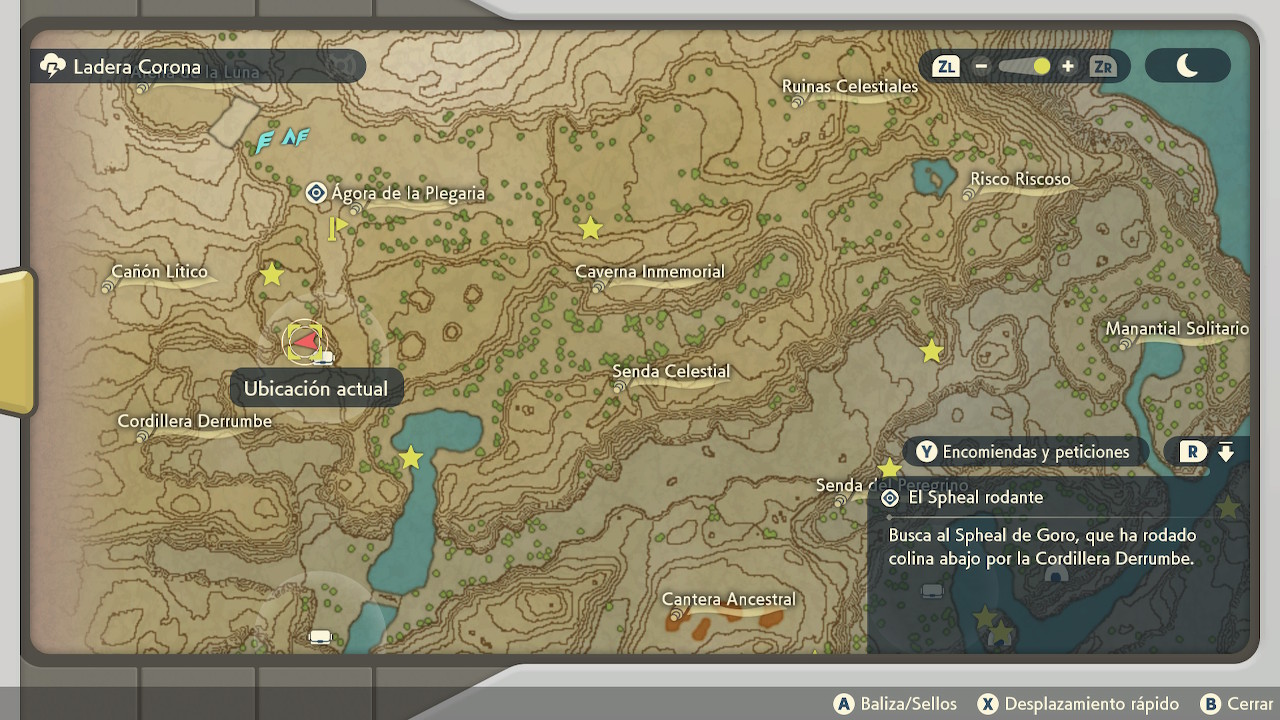1280x720 pixels.
Task: Choose the Manantial Solitario location label
Action: (1176, 329)
